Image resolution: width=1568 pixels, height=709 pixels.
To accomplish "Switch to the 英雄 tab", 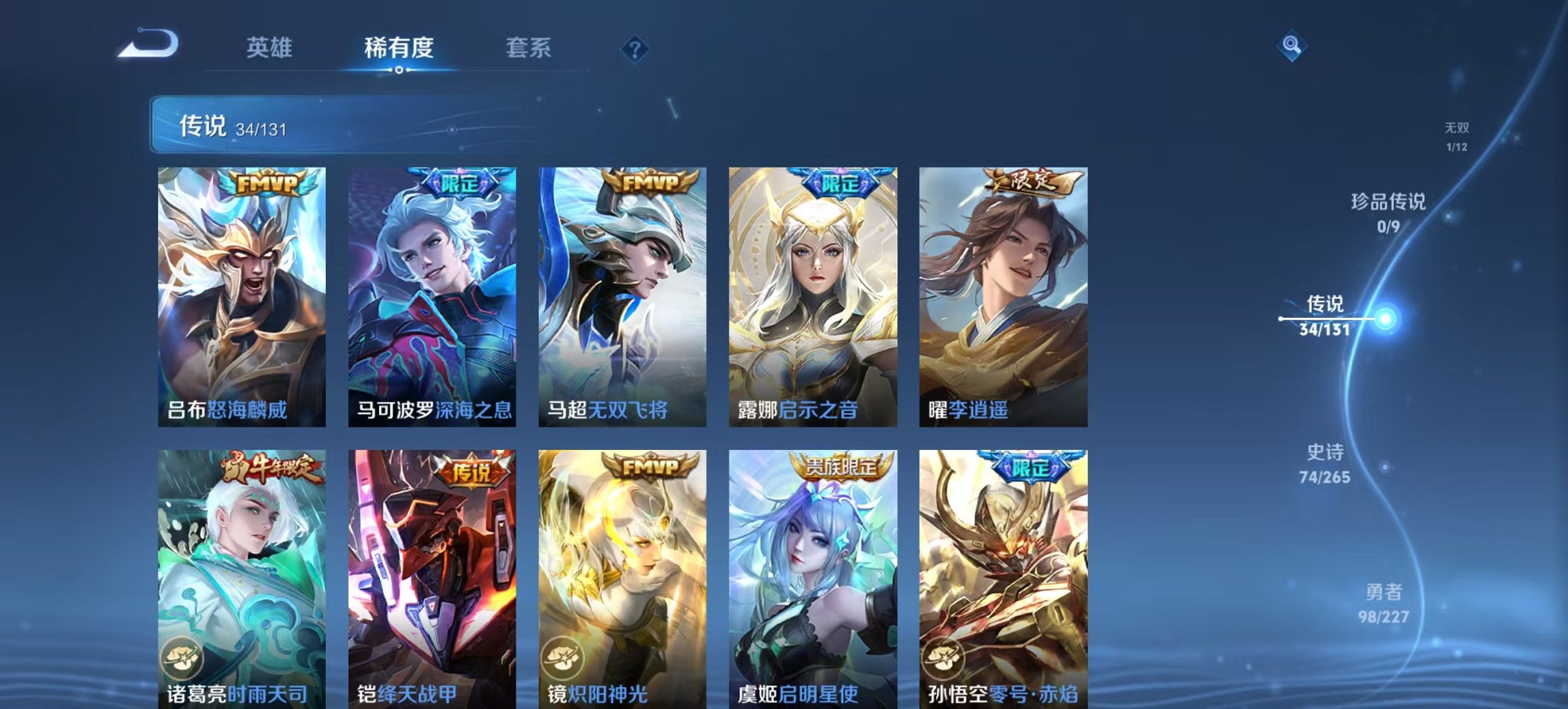I will click(x=271, y=47).
